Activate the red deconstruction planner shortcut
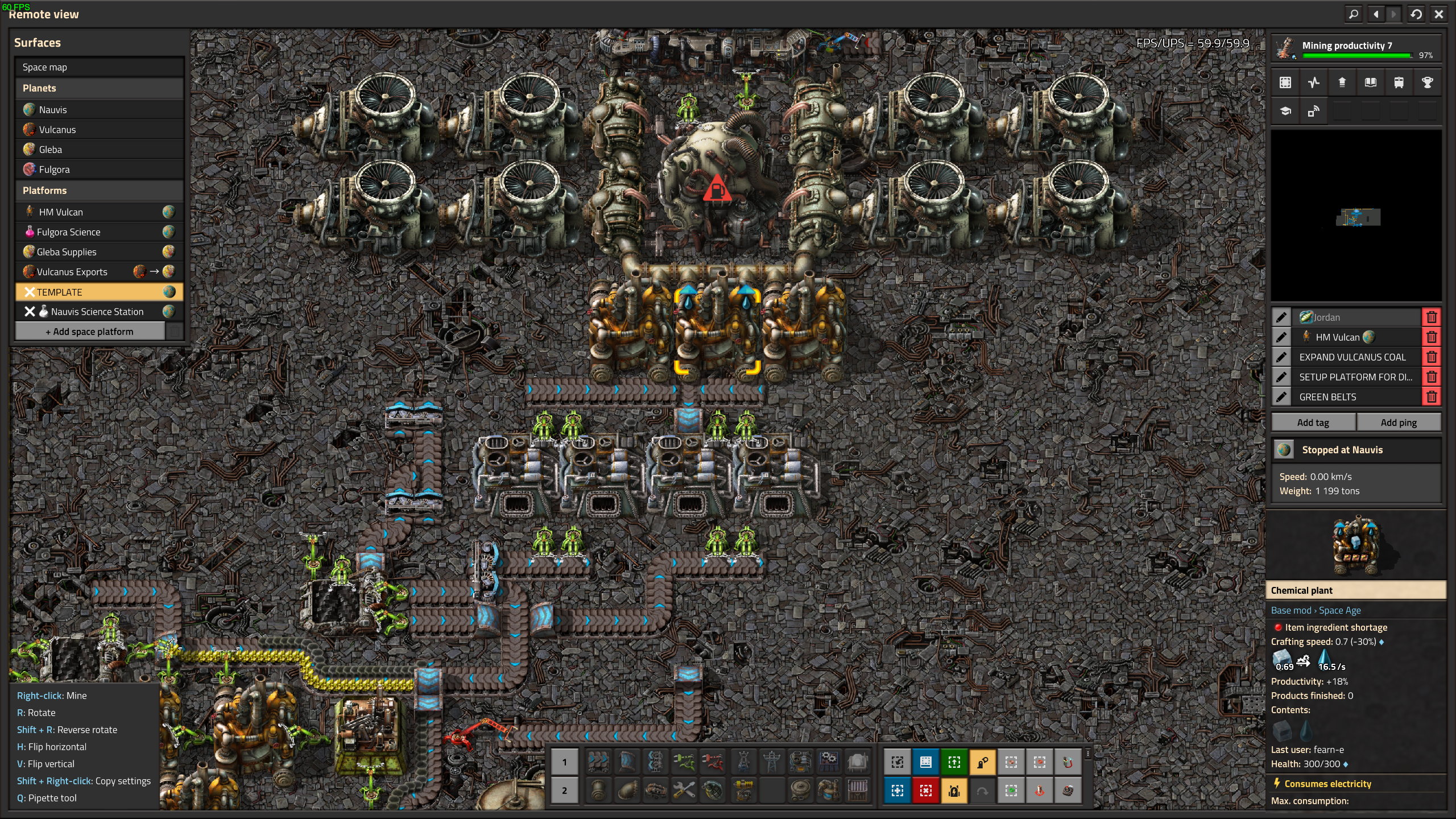Image resolution: width=1456 pixels, height=819 pixels. (x=925, y=790)
